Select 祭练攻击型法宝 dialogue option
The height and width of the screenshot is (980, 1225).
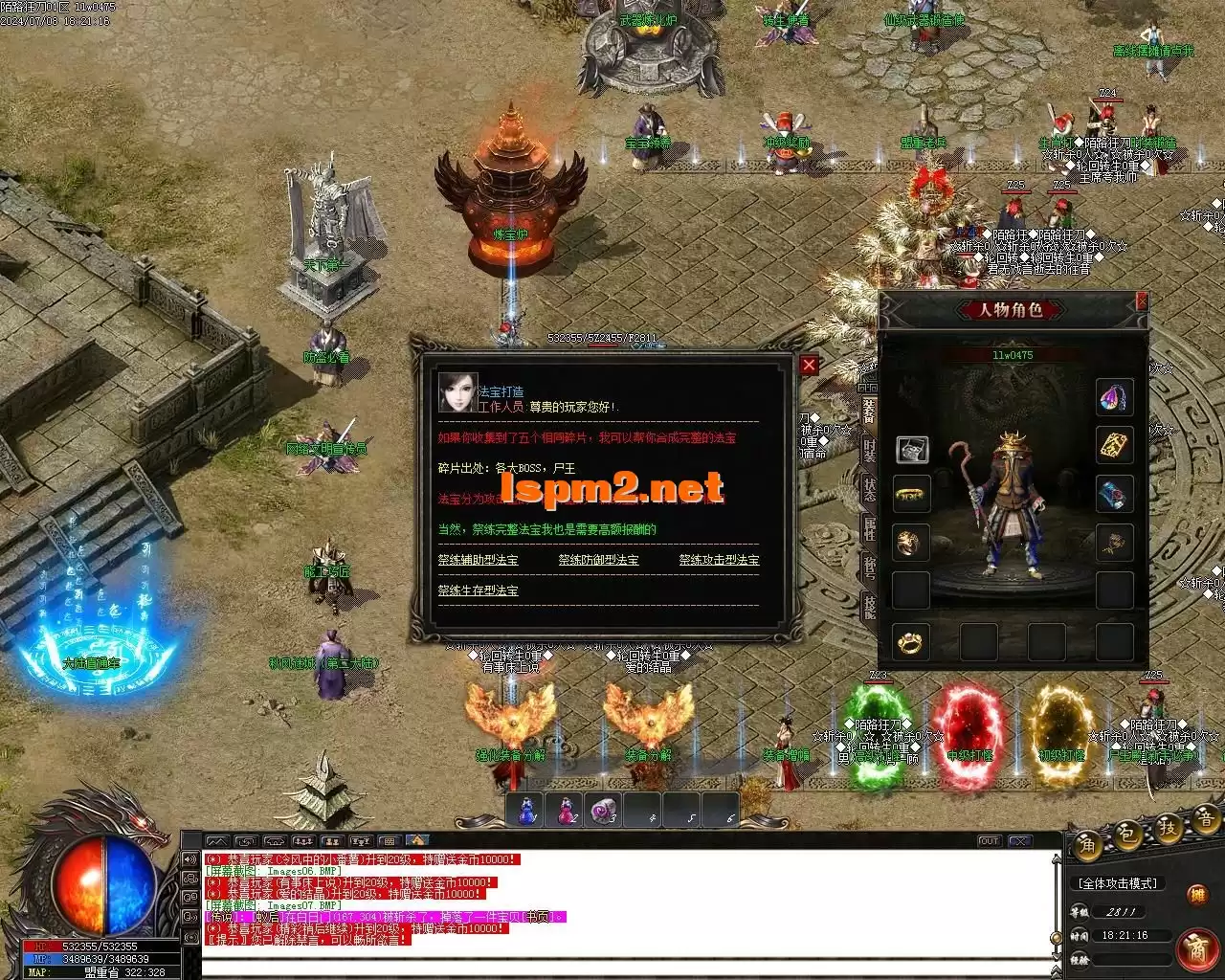[x=719, y=560]
